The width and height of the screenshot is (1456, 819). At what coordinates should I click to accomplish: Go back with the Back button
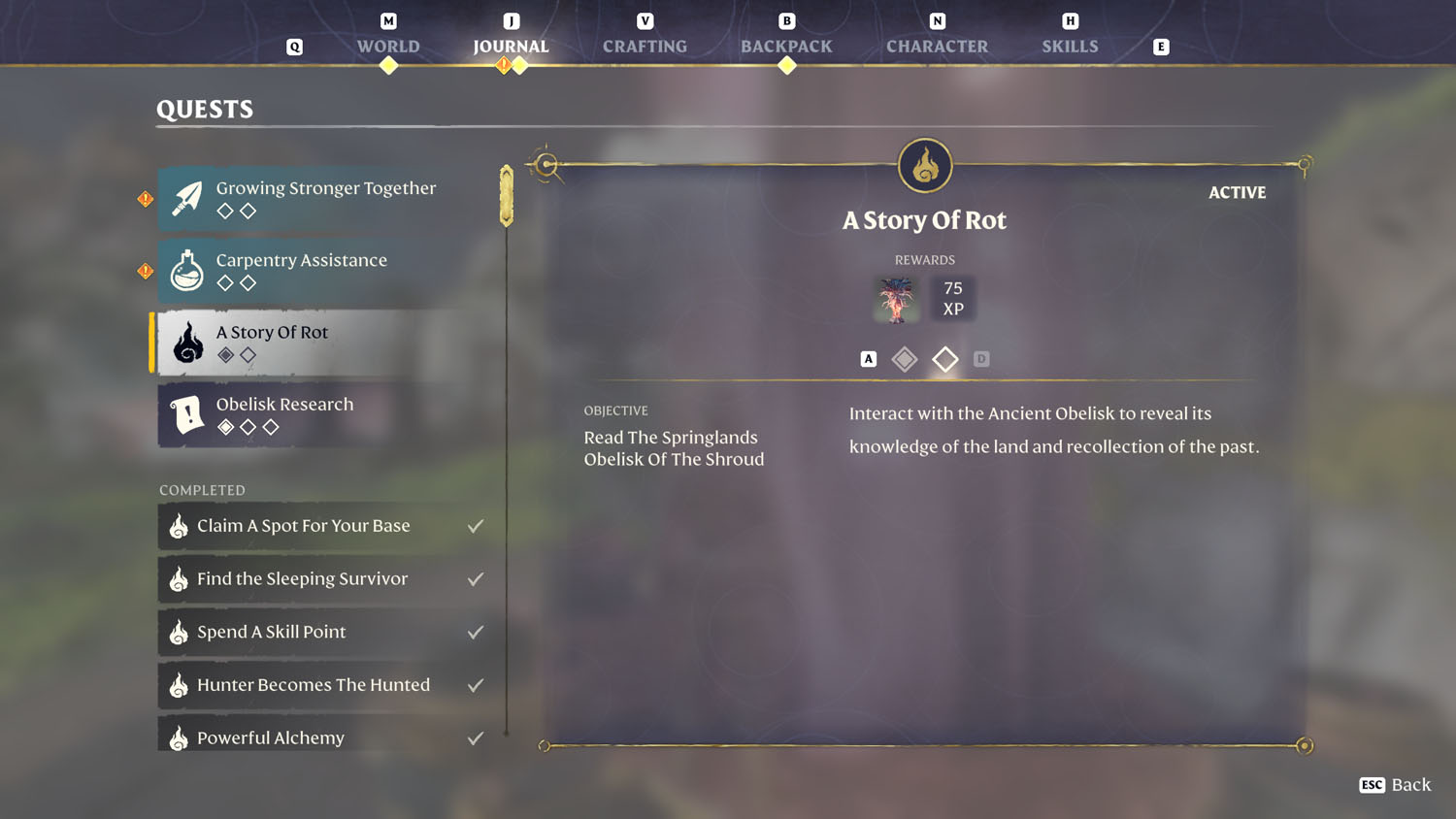(x=1396, y=785)
